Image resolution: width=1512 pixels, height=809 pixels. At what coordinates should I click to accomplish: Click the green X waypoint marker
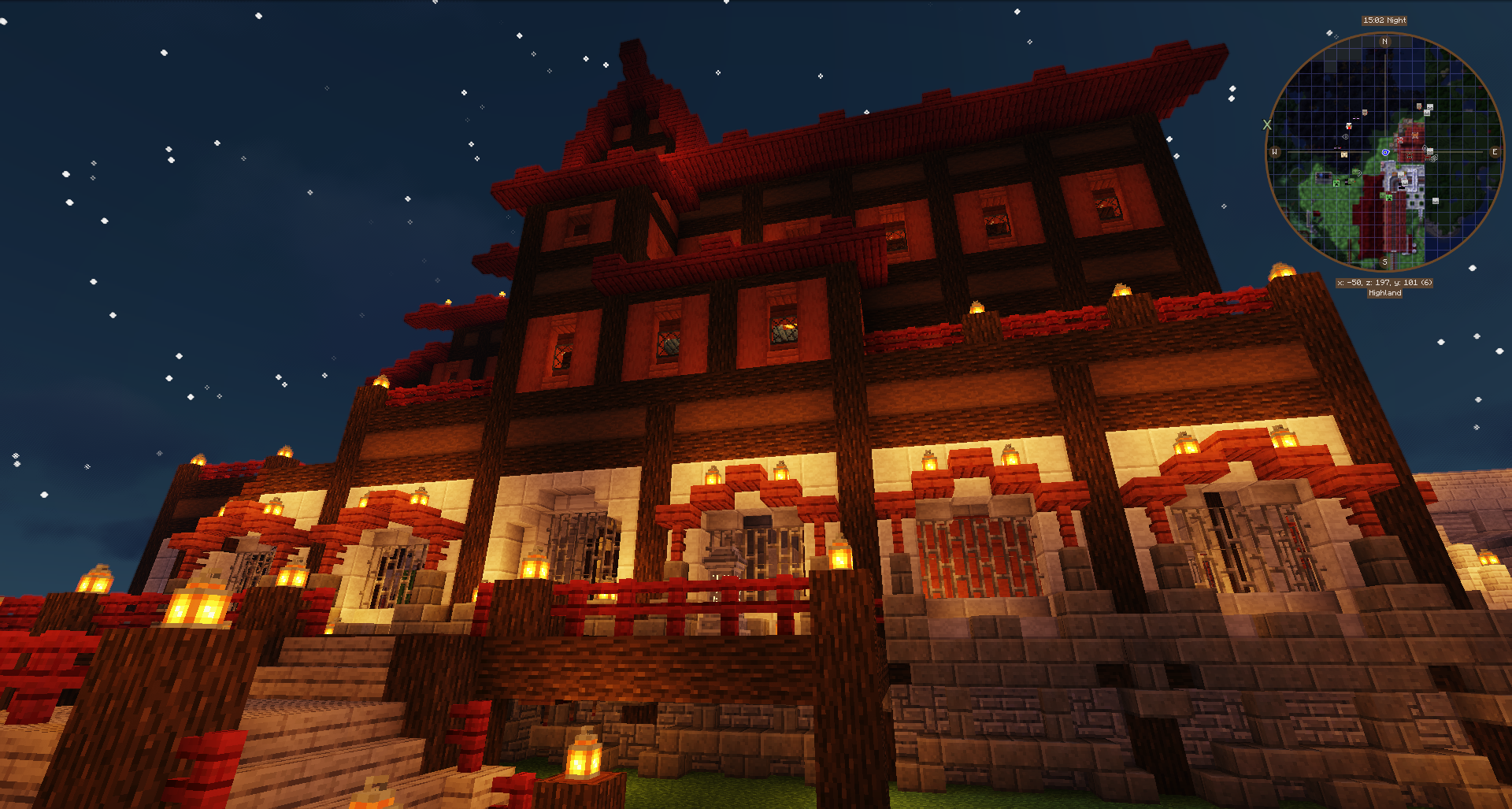pos(1267,124)
